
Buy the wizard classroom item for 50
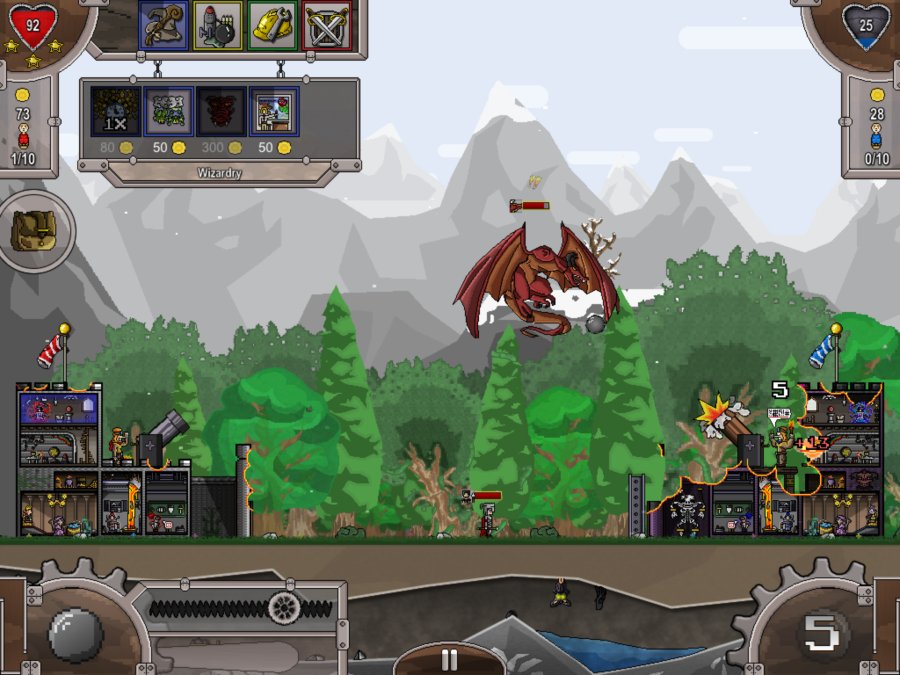(x=273, y=111)
